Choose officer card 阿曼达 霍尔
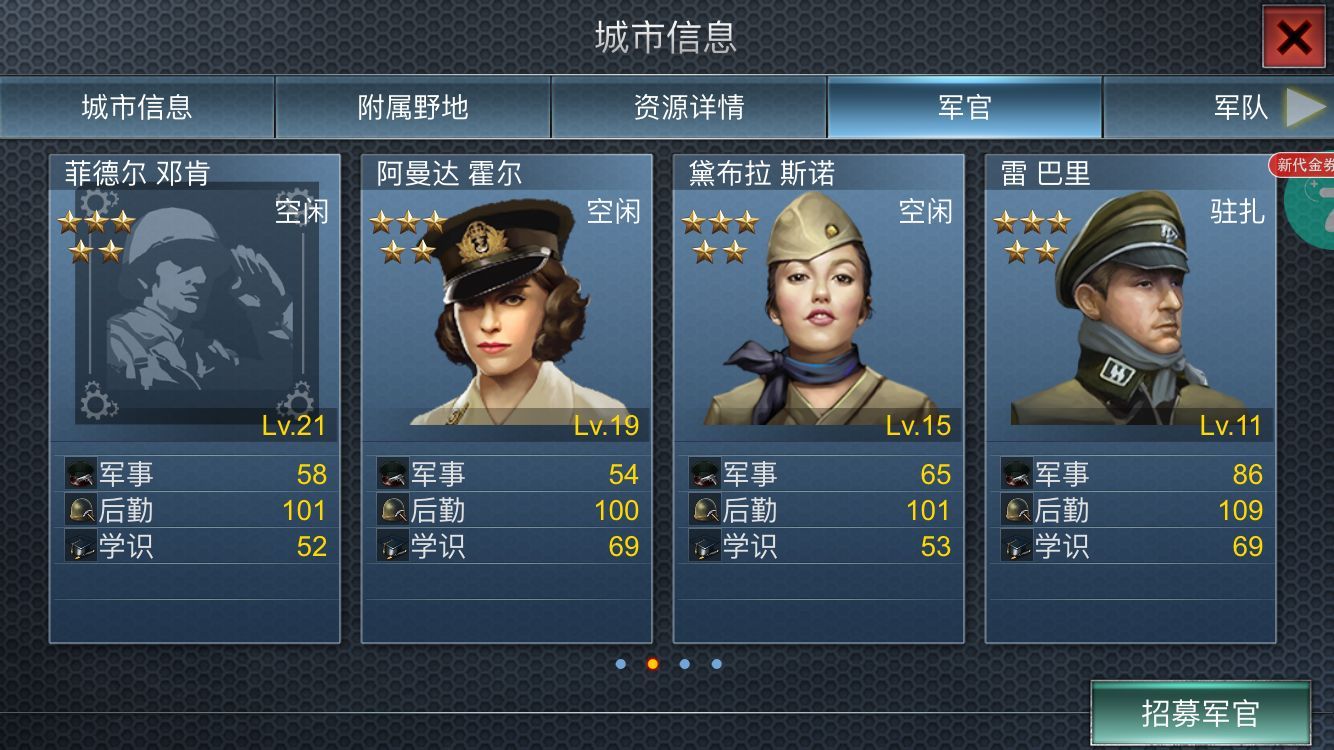The height and width of the screenshot is (750, 1334). coord(507,398)
